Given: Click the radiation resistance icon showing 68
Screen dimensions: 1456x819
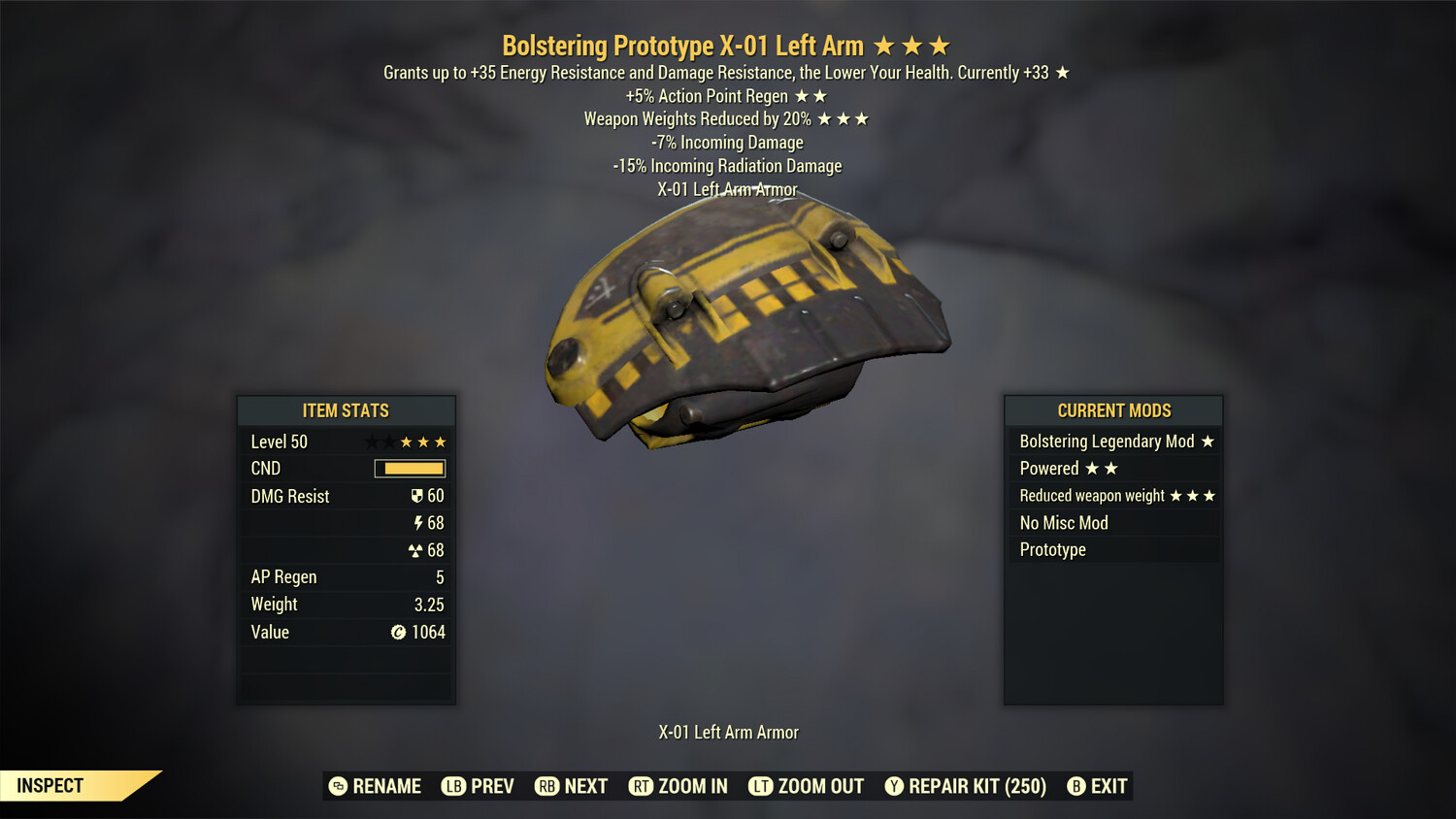Looking at the screenshot, I should pyautogui.click(x=418, y=549).
